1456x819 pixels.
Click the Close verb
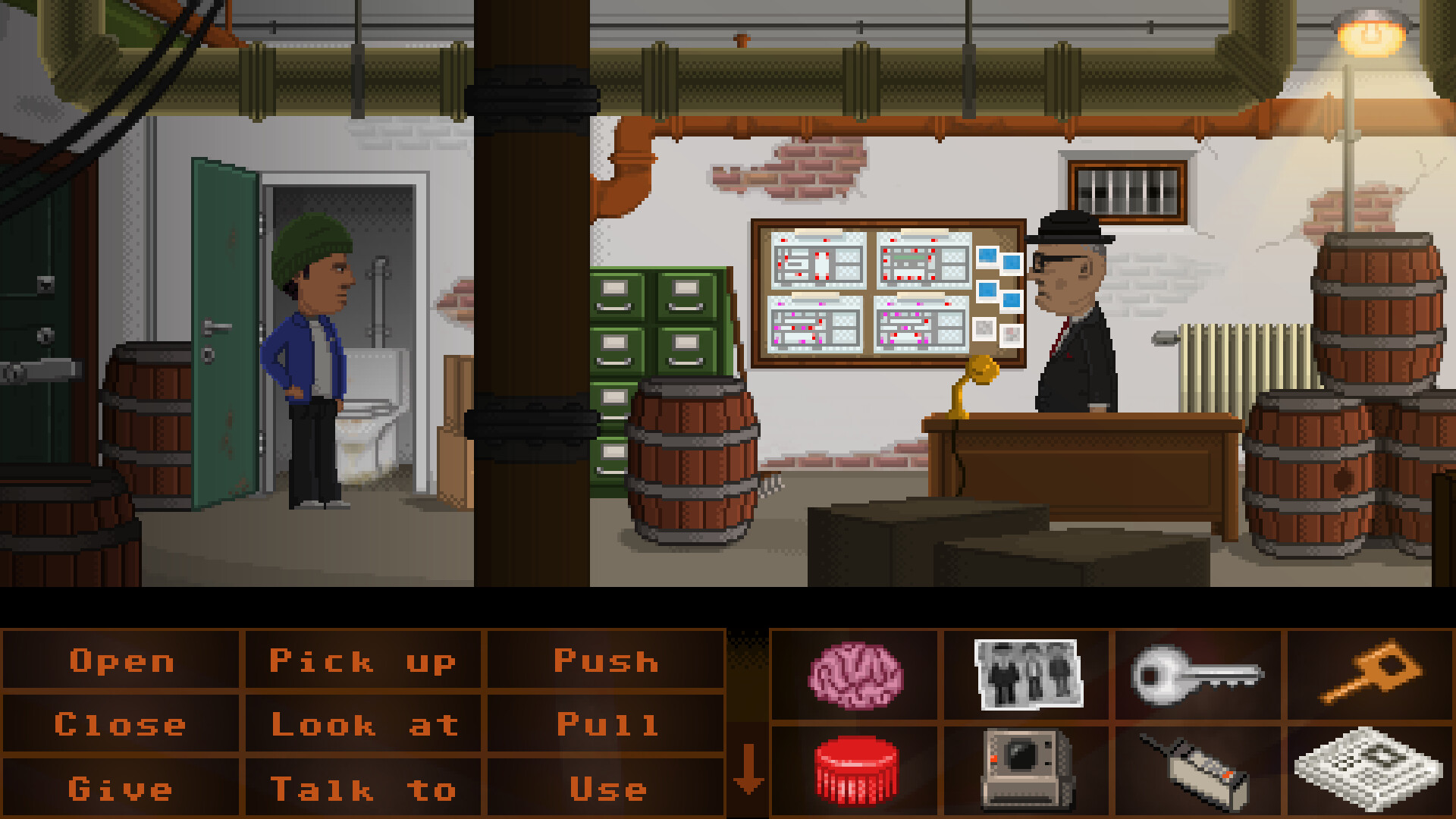click(x=121, y=724)
